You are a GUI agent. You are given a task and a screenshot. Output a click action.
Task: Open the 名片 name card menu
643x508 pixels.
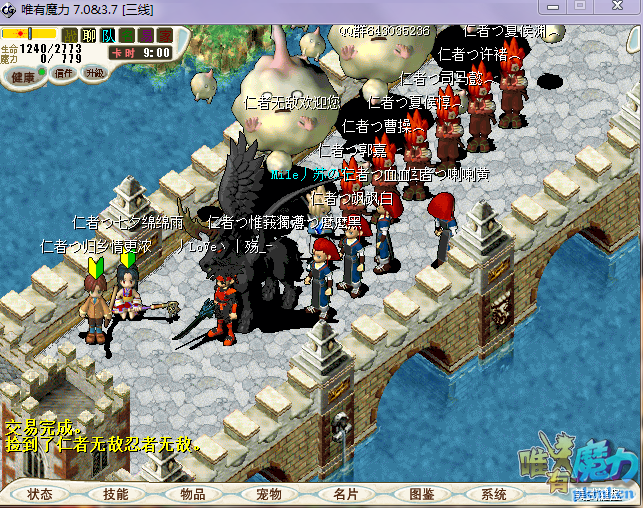(x=345, y=494)
